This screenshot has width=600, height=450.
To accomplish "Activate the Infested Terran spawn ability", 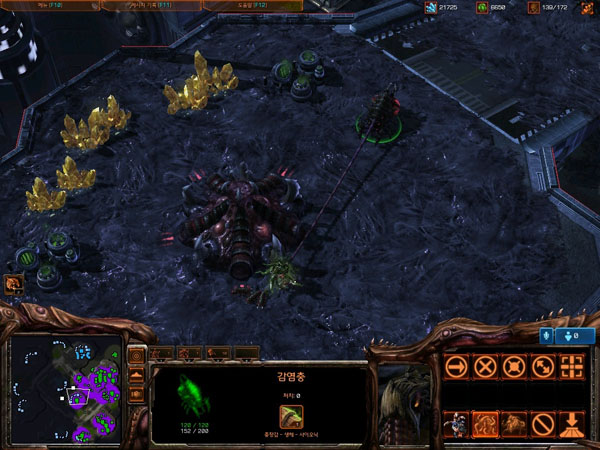I will 456,424.
